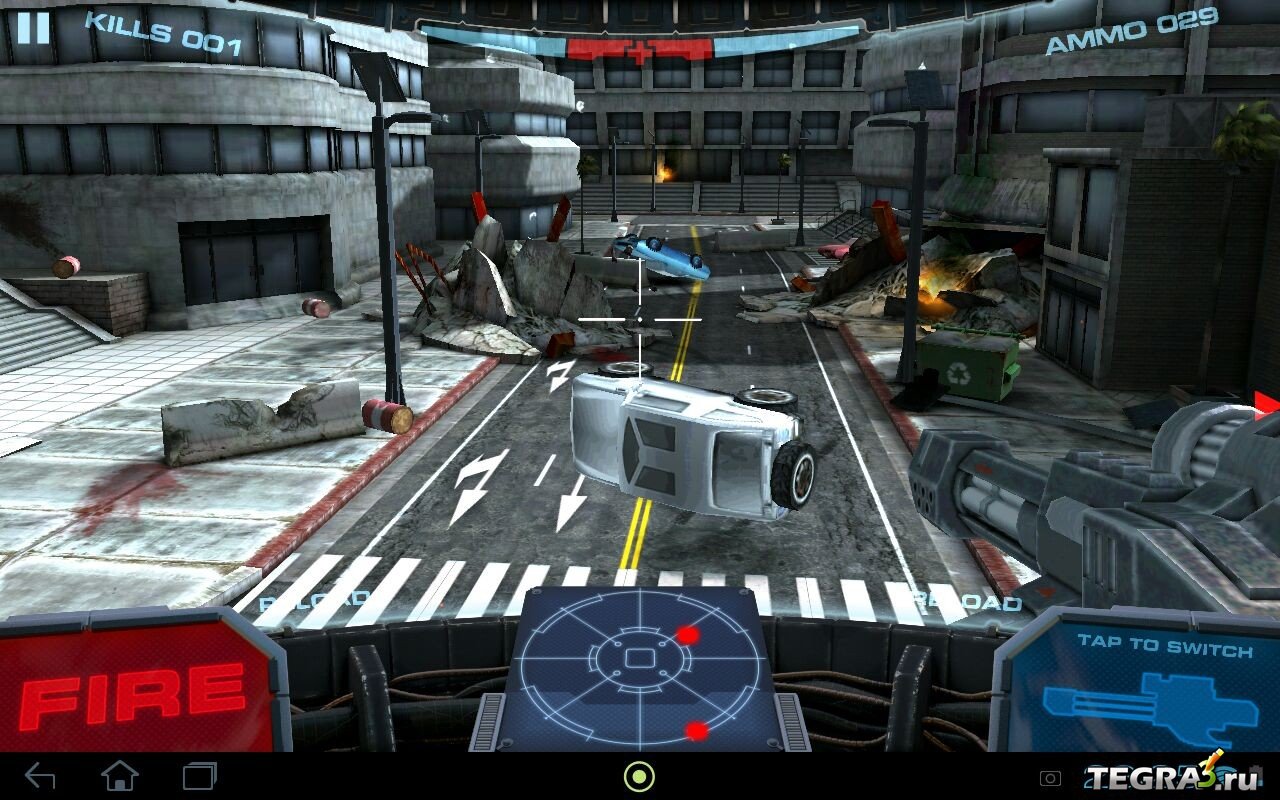Go back using the Android back arrow

click(x=40, y=776)
